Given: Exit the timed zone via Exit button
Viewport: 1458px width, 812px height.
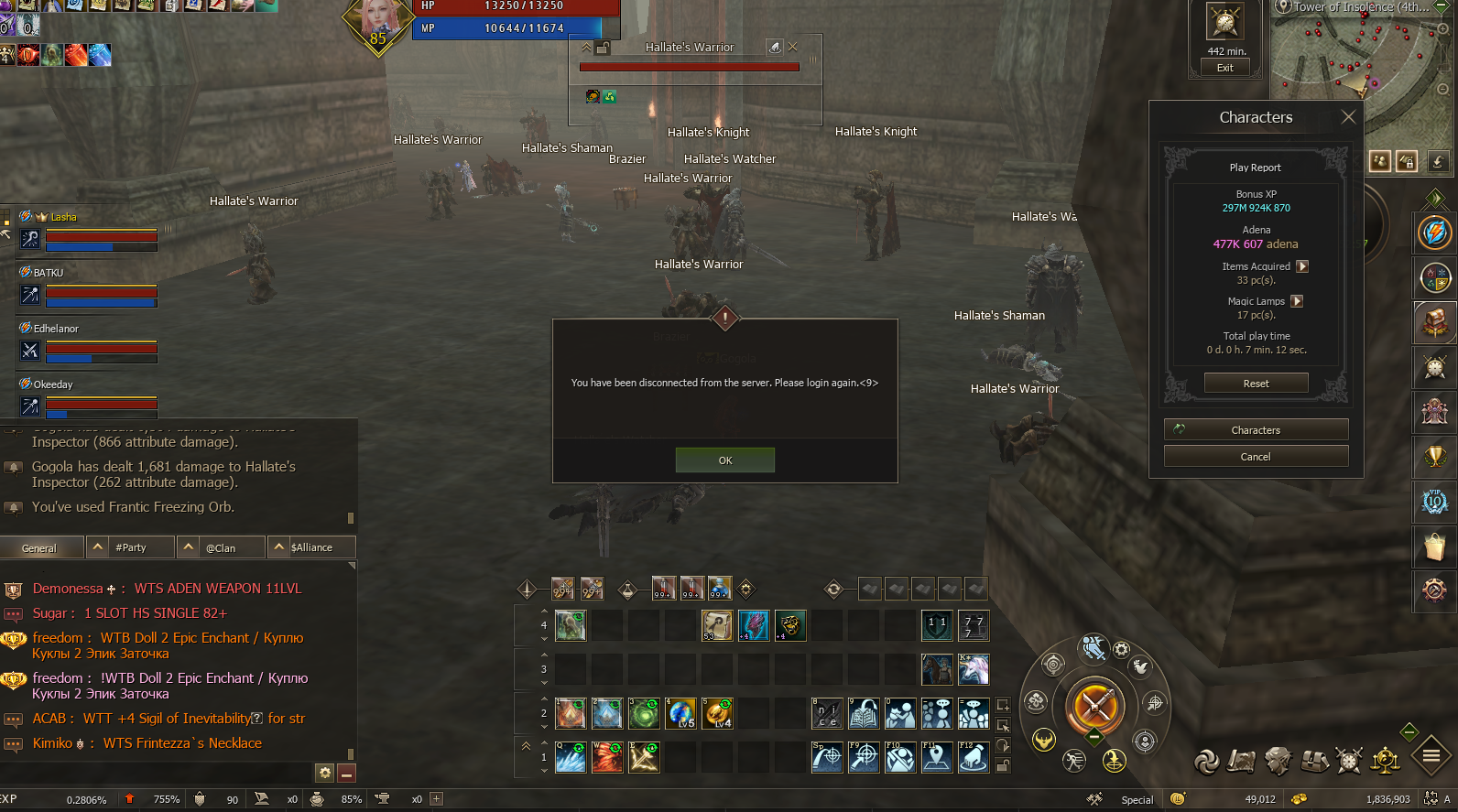Looking at the screenshot, I should pyautogui.click(x=1224, y=68).
